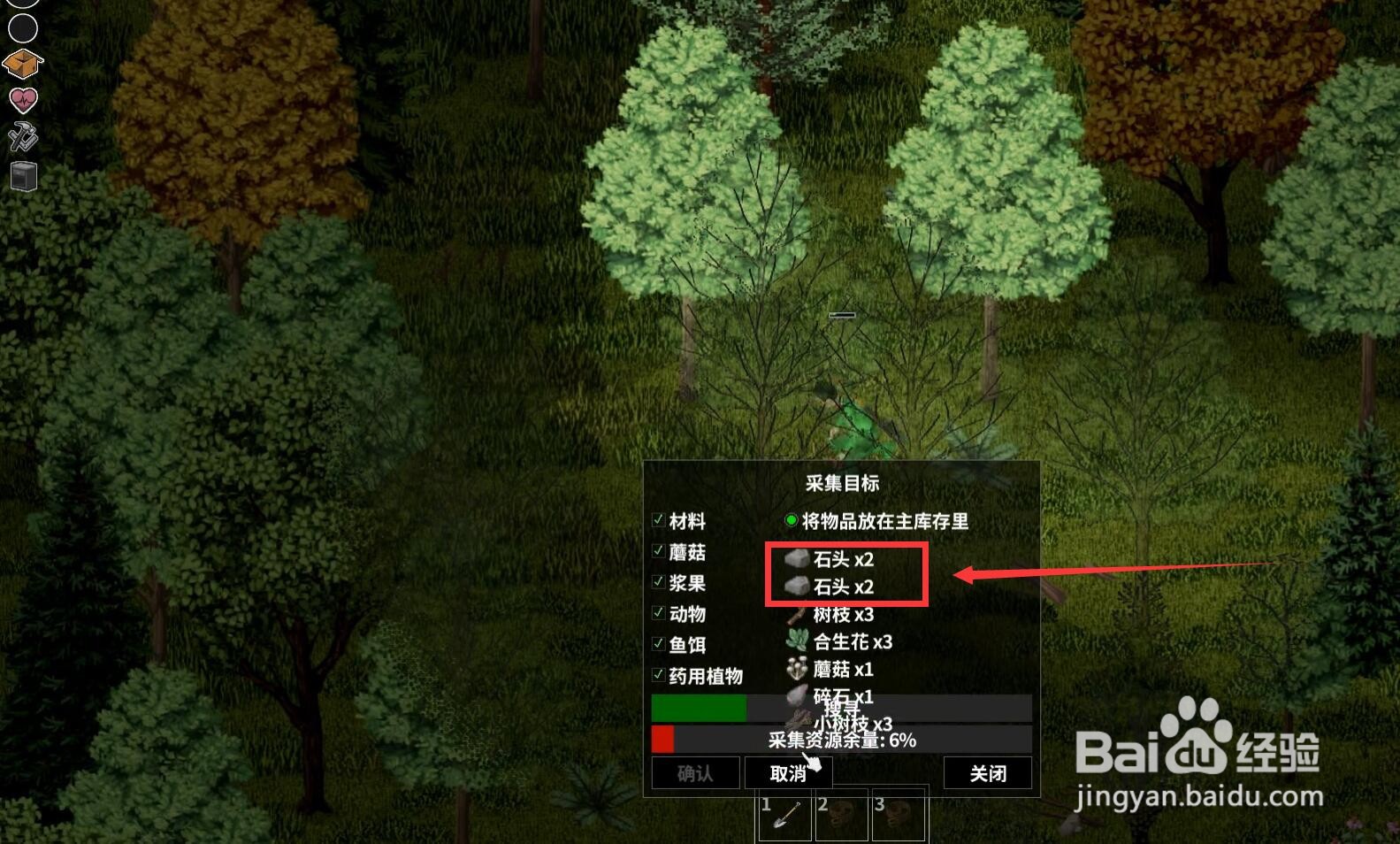Click the flower icon next to 合生花 x3
1400x844 pixels.
[797, 639]
